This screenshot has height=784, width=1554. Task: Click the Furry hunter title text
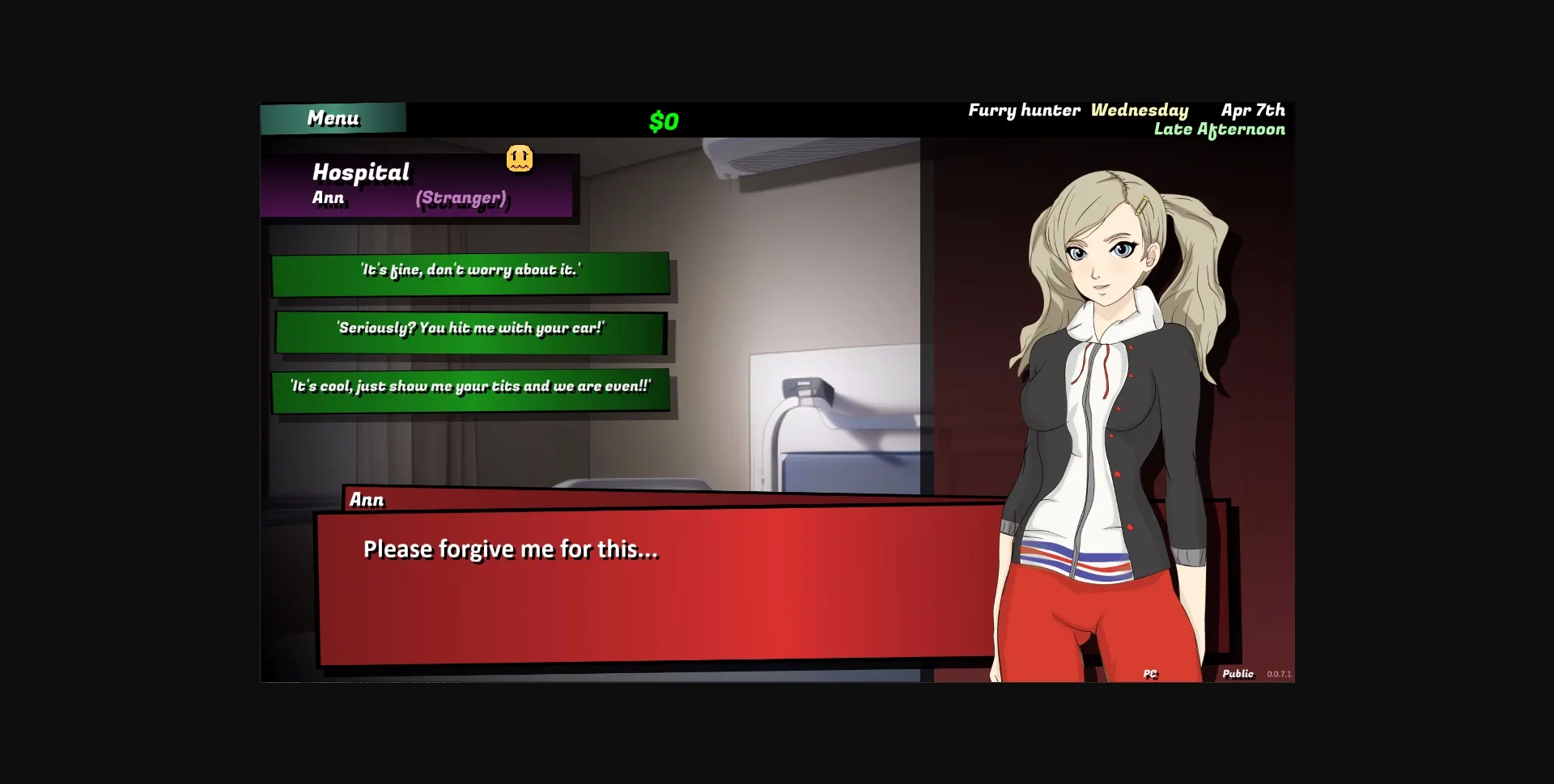[1025, 110]
